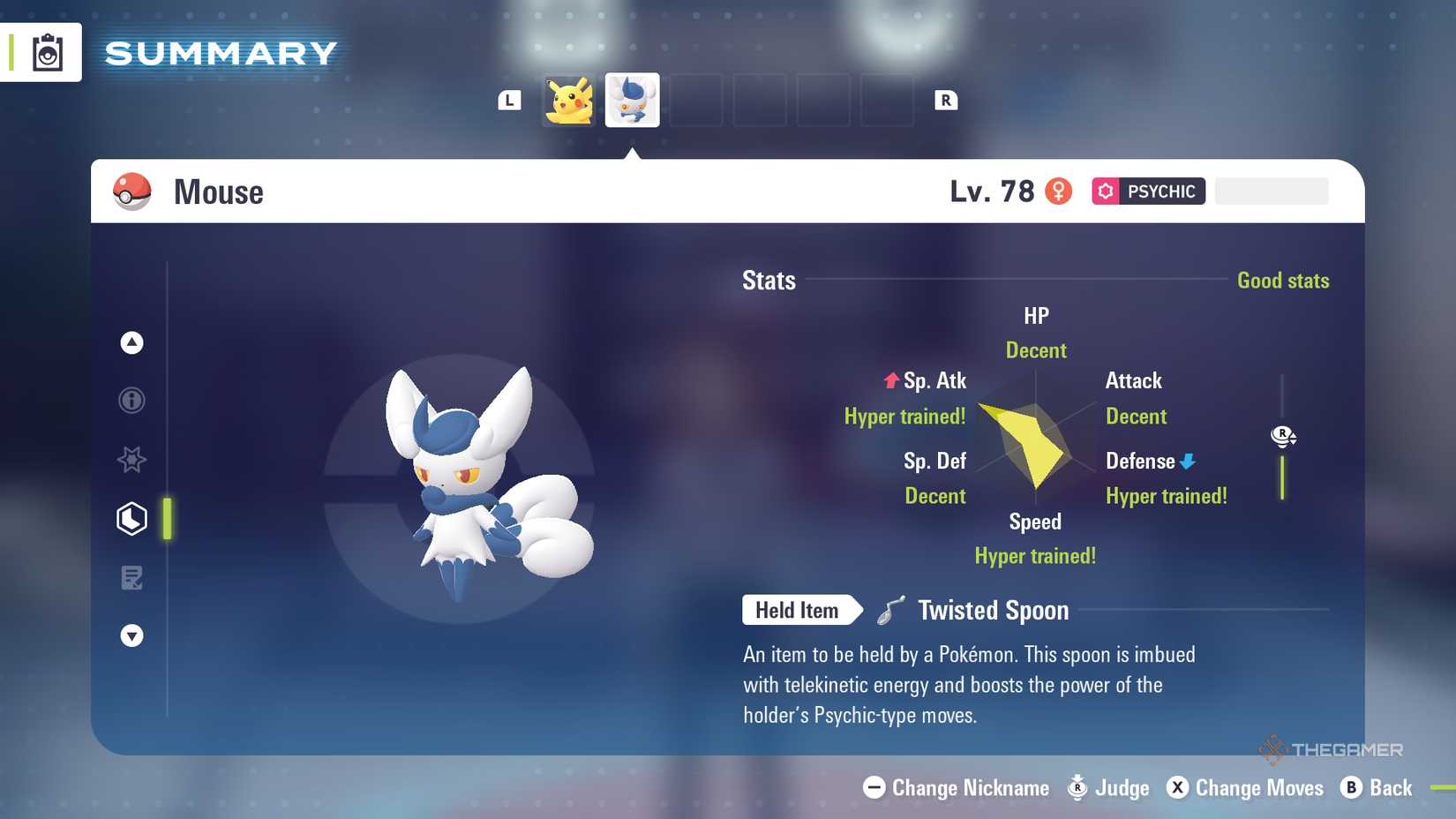
Task: Click the Summary clipboard icon top left
Action: point(47,53)
